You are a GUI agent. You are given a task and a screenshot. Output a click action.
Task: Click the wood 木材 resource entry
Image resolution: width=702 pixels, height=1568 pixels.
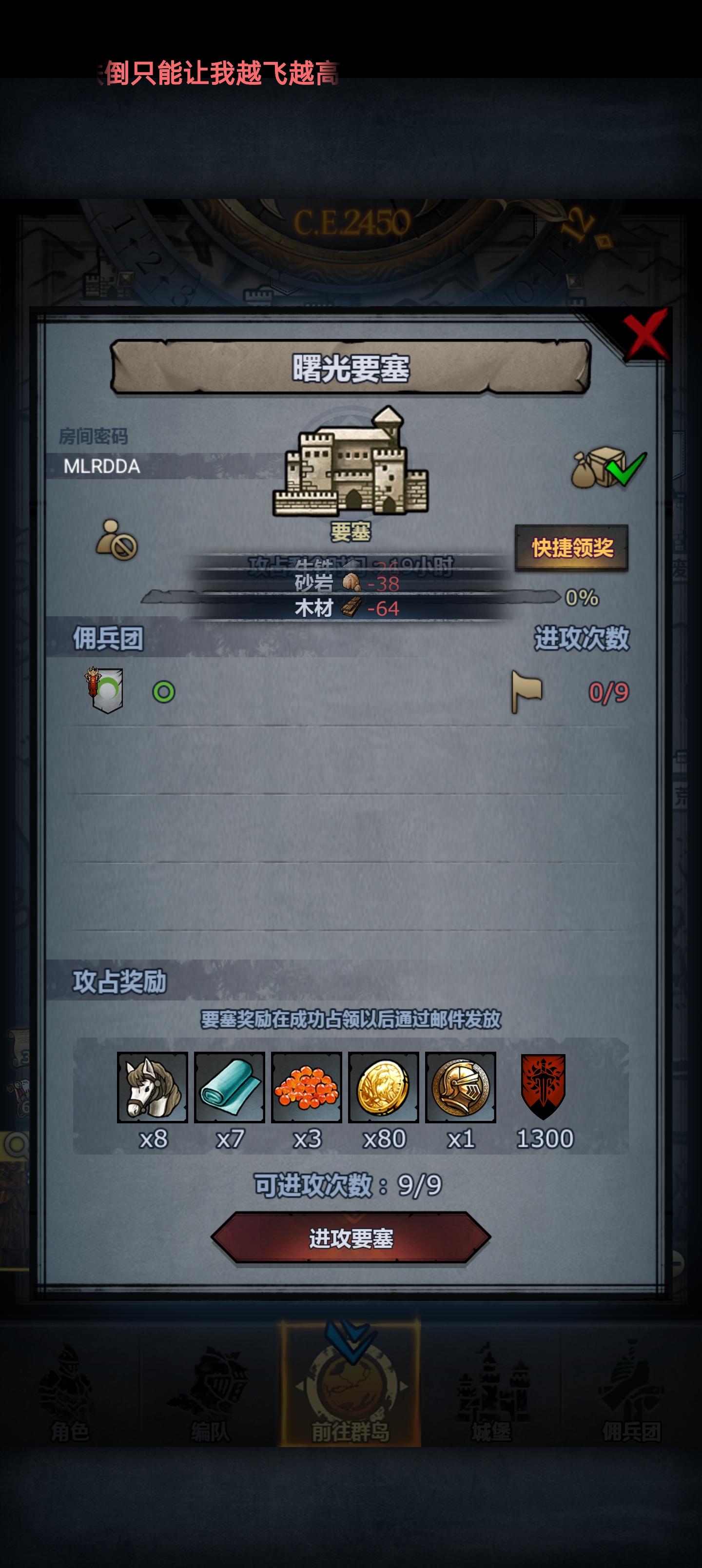tap(347, 608)
